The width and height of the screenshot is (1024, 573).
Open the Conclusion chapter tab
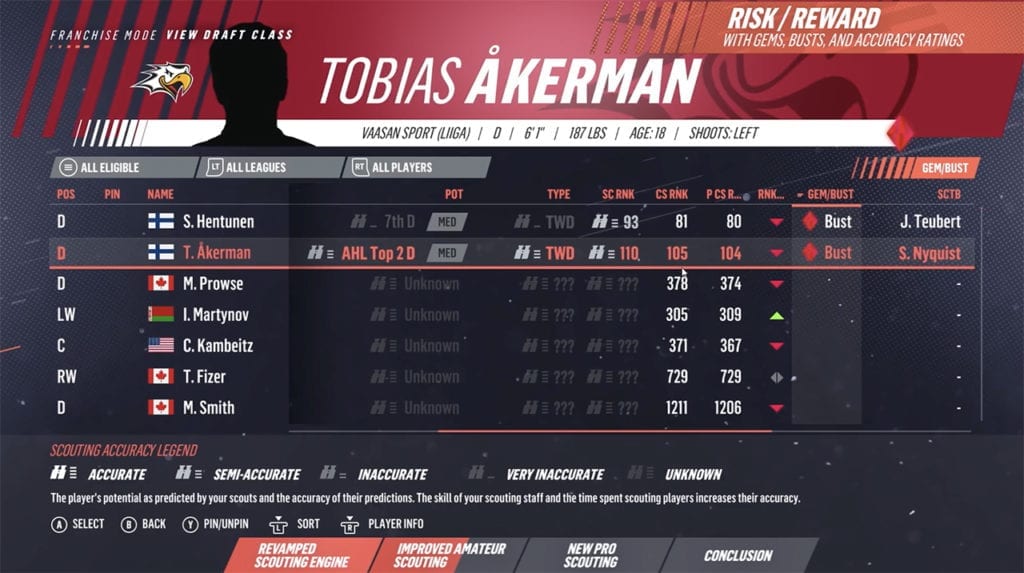click(x=738, y=555)
